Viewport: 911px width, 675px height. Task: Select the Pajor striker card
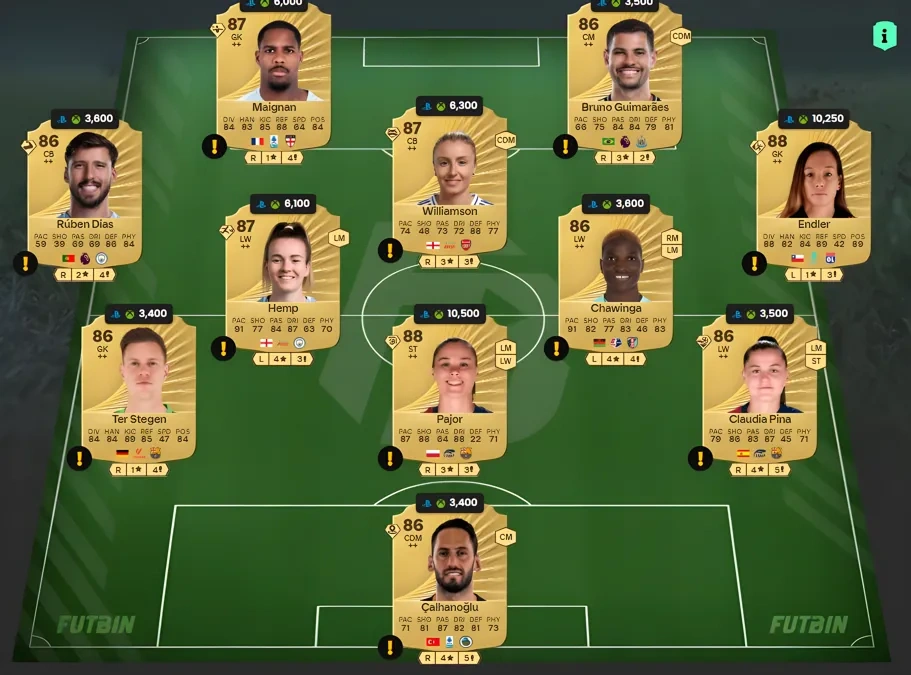(x=449, y=385)
